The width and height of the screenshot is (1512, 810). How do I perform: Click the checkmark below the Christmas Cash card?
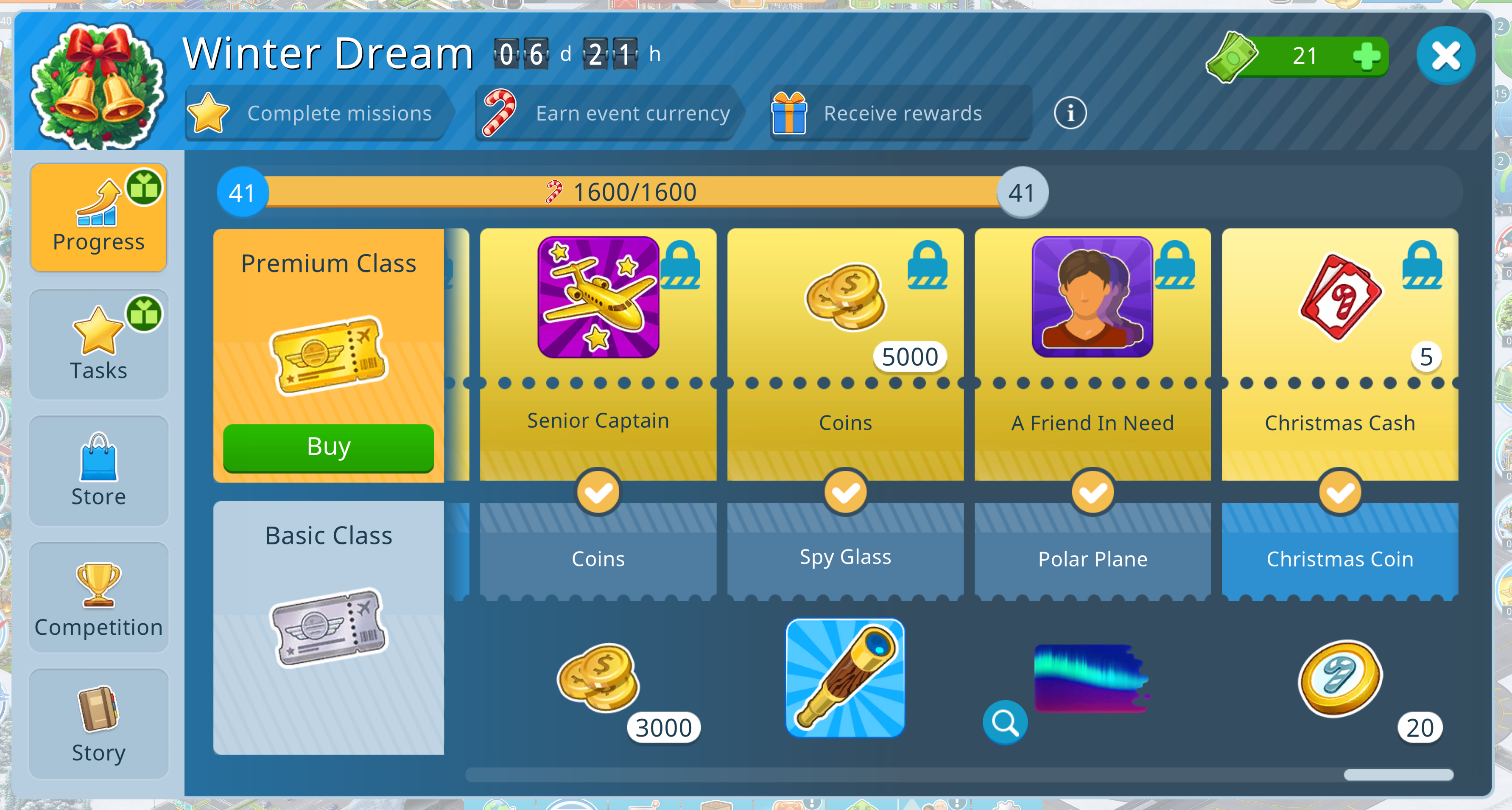point(1339,493)
